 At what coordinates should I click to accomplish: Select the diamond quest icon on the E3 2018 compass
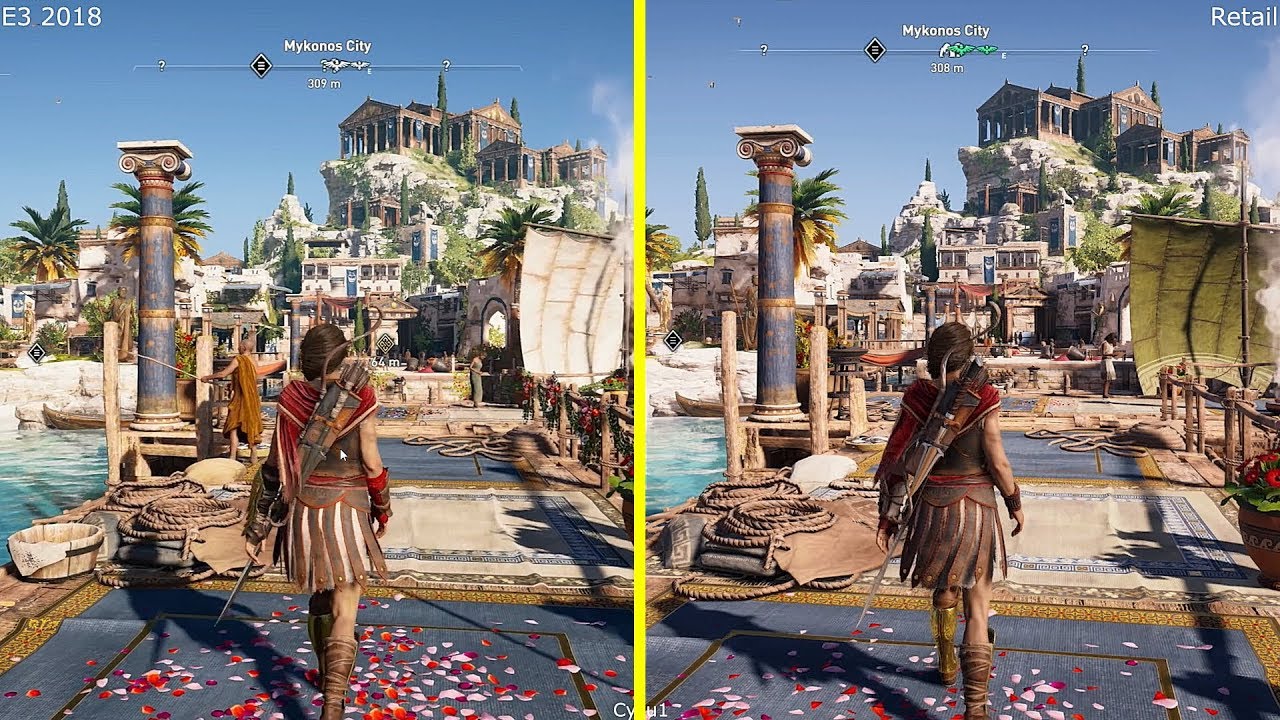[261, 66]
